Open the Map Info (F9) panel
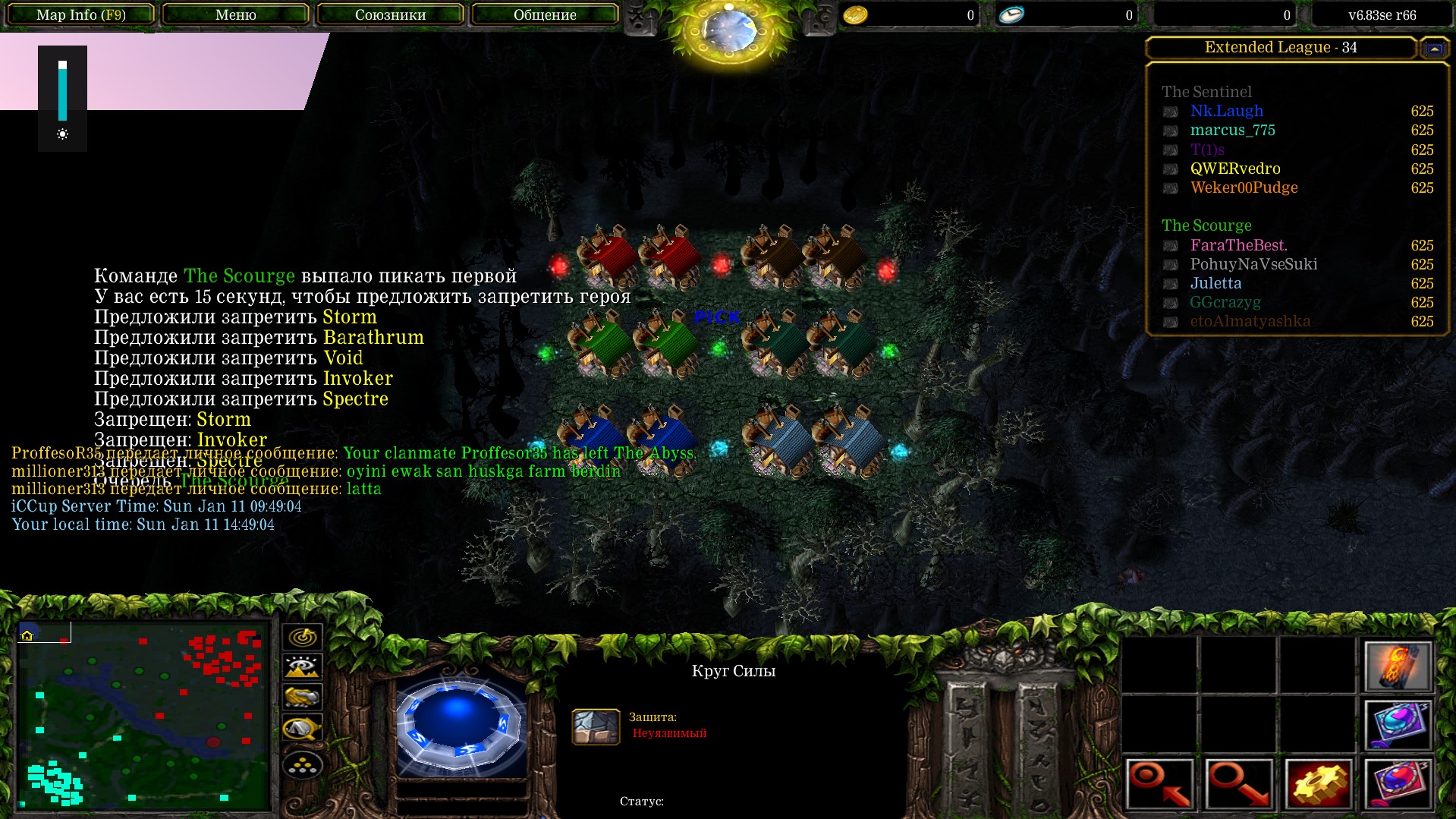The width and height of the screenshot is (1456, 819). (81, 14)
